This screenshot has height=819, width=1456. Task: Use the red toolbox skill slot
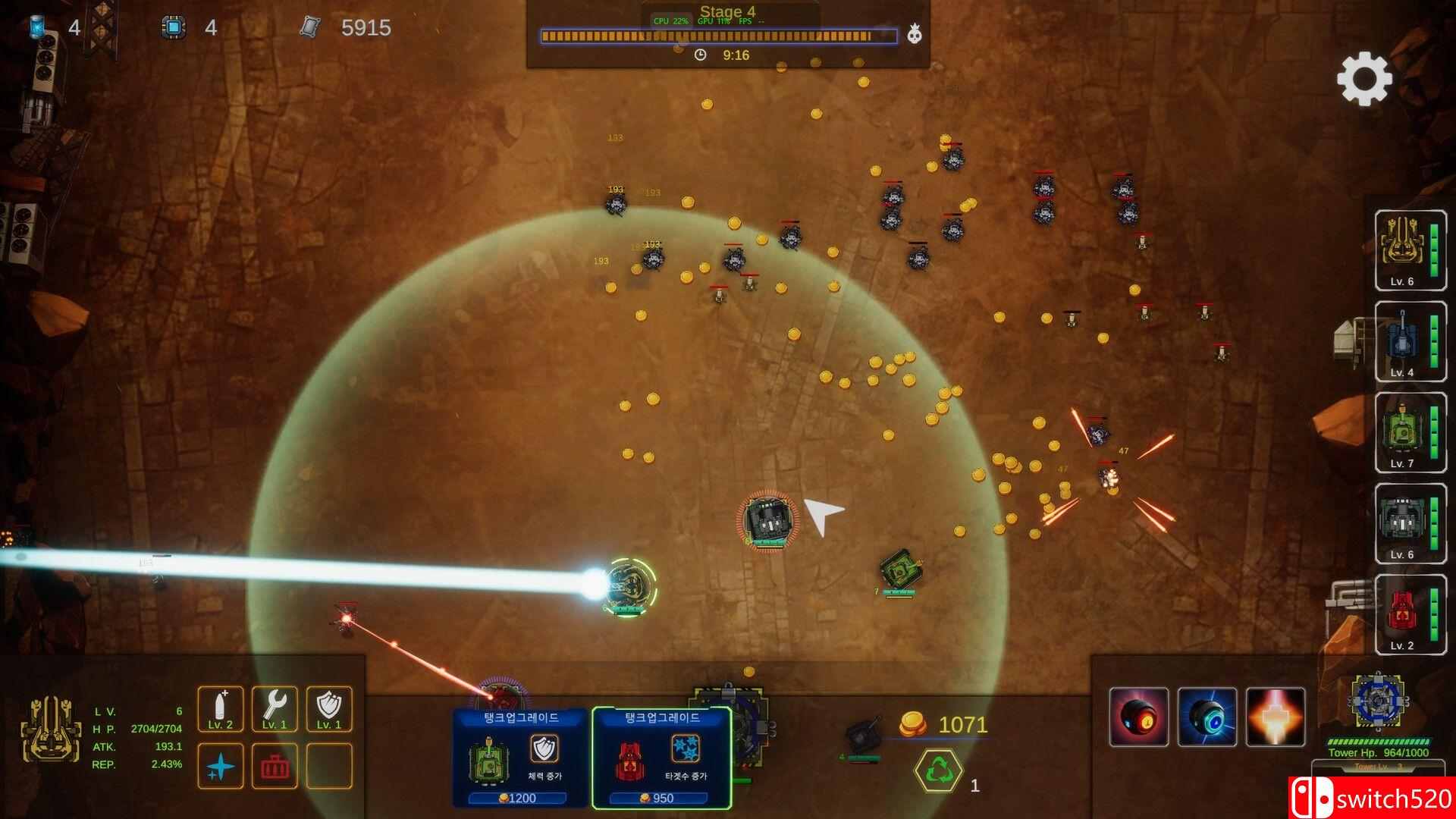tap(275, 766)
